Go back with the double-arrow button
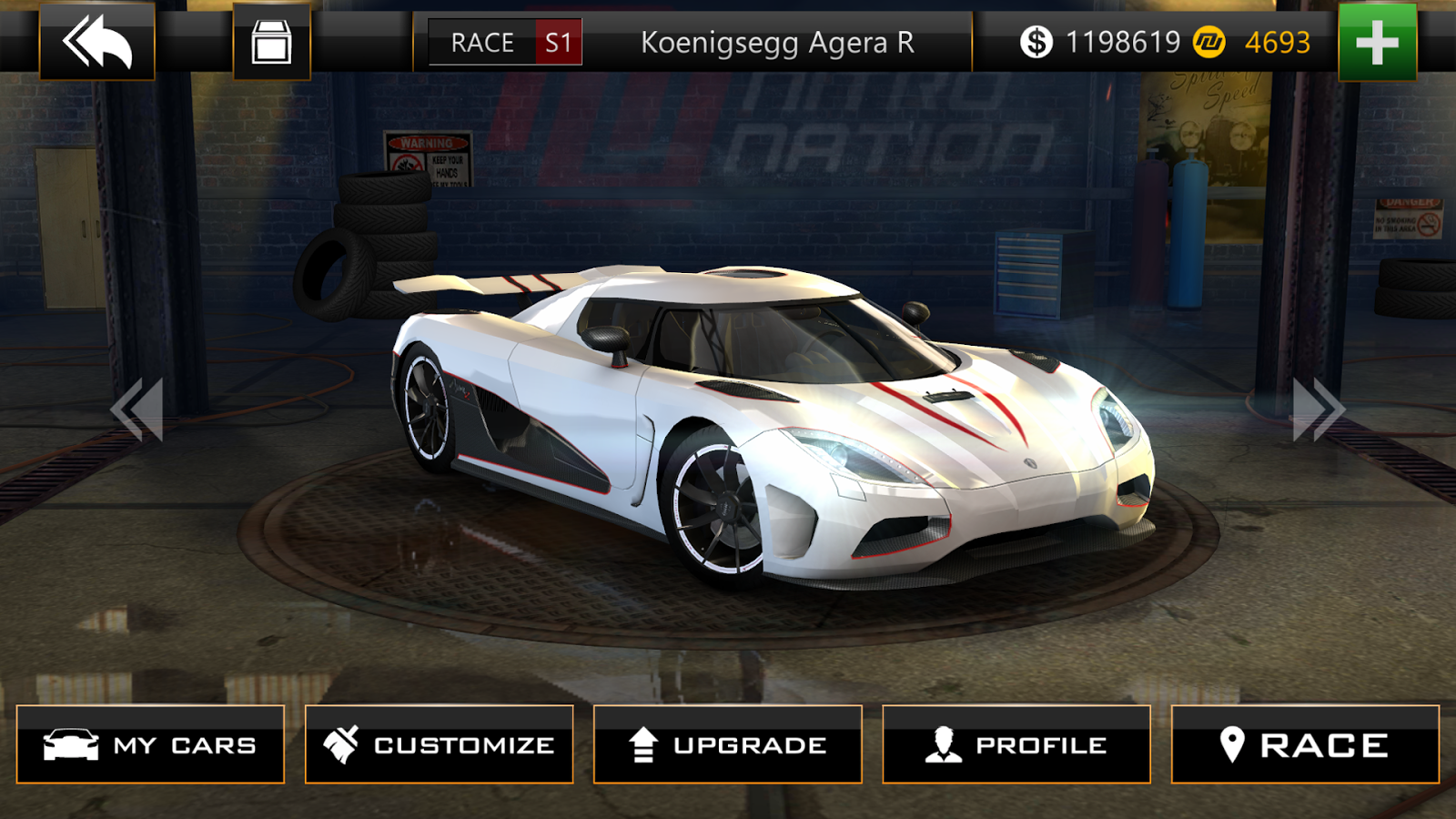The height and width of the screenshot is (819, 1456). pyautogui.click(x=97, y=42)
